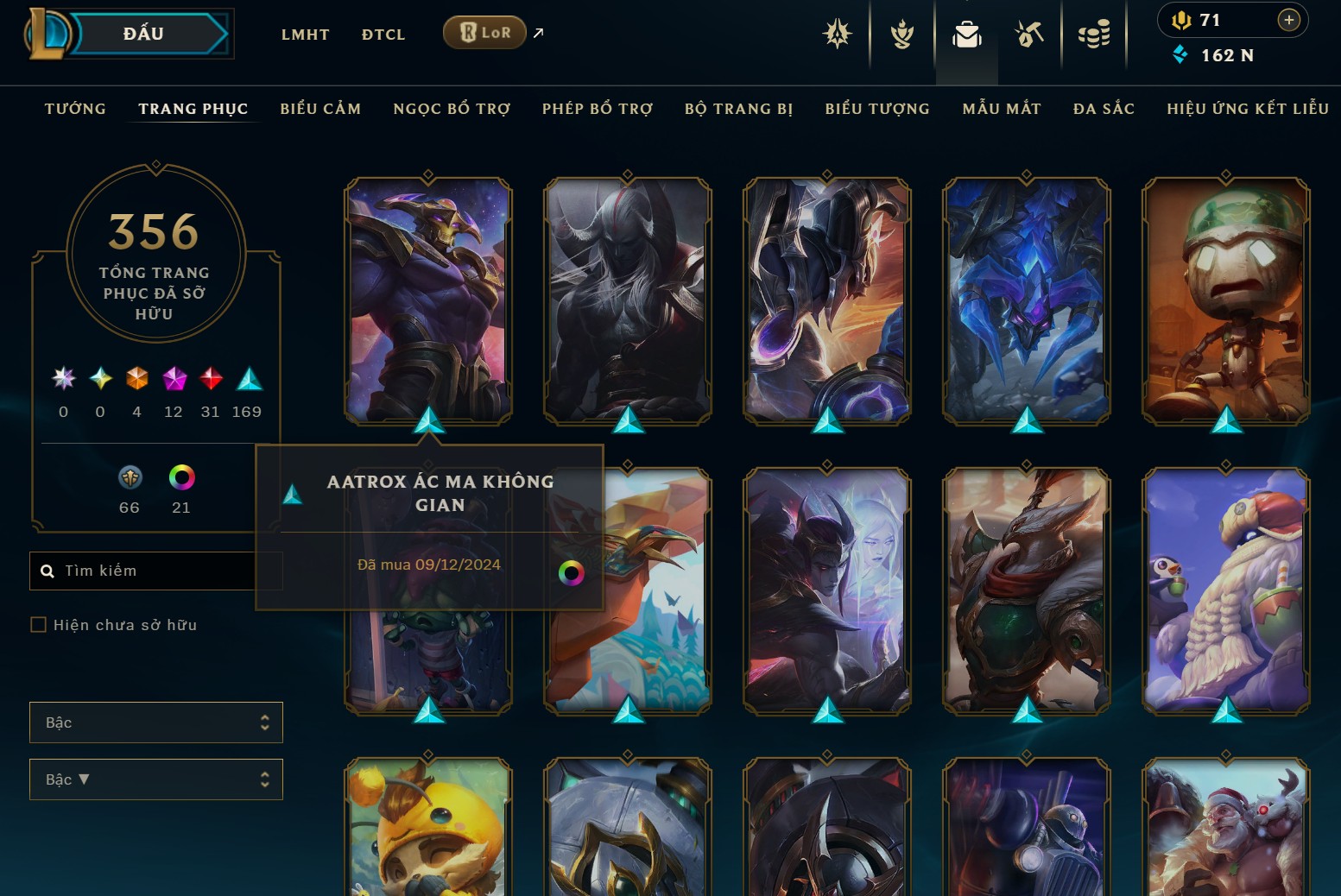The width and height of the screenshot is (1341, 896).
Task: Start a match with the ĐẤU button
Action: point(143,35)
